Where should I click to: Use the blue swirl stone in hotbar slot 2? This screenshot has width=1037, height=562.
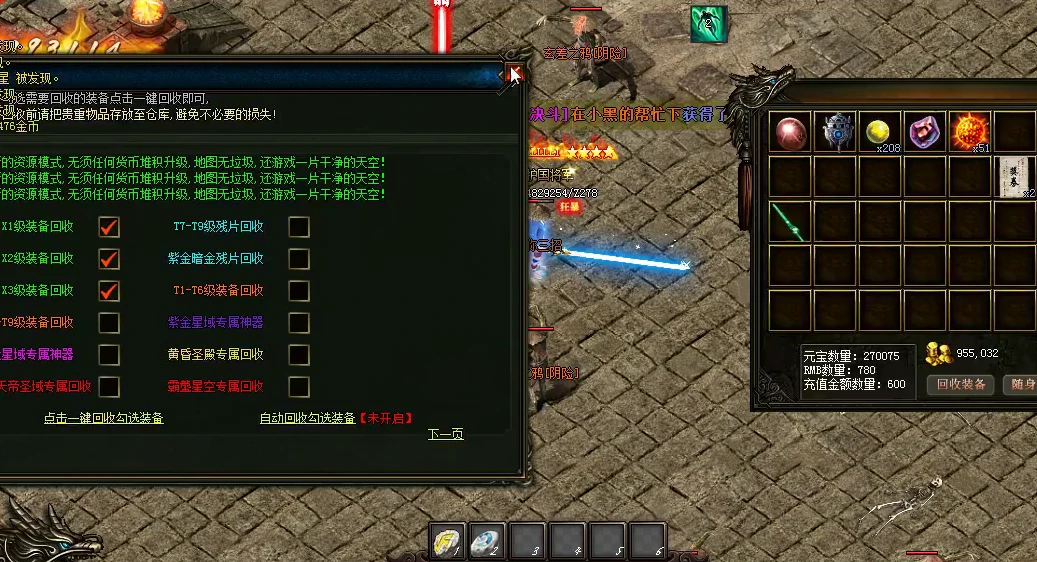pyautogui.click(x=487, y=541)
